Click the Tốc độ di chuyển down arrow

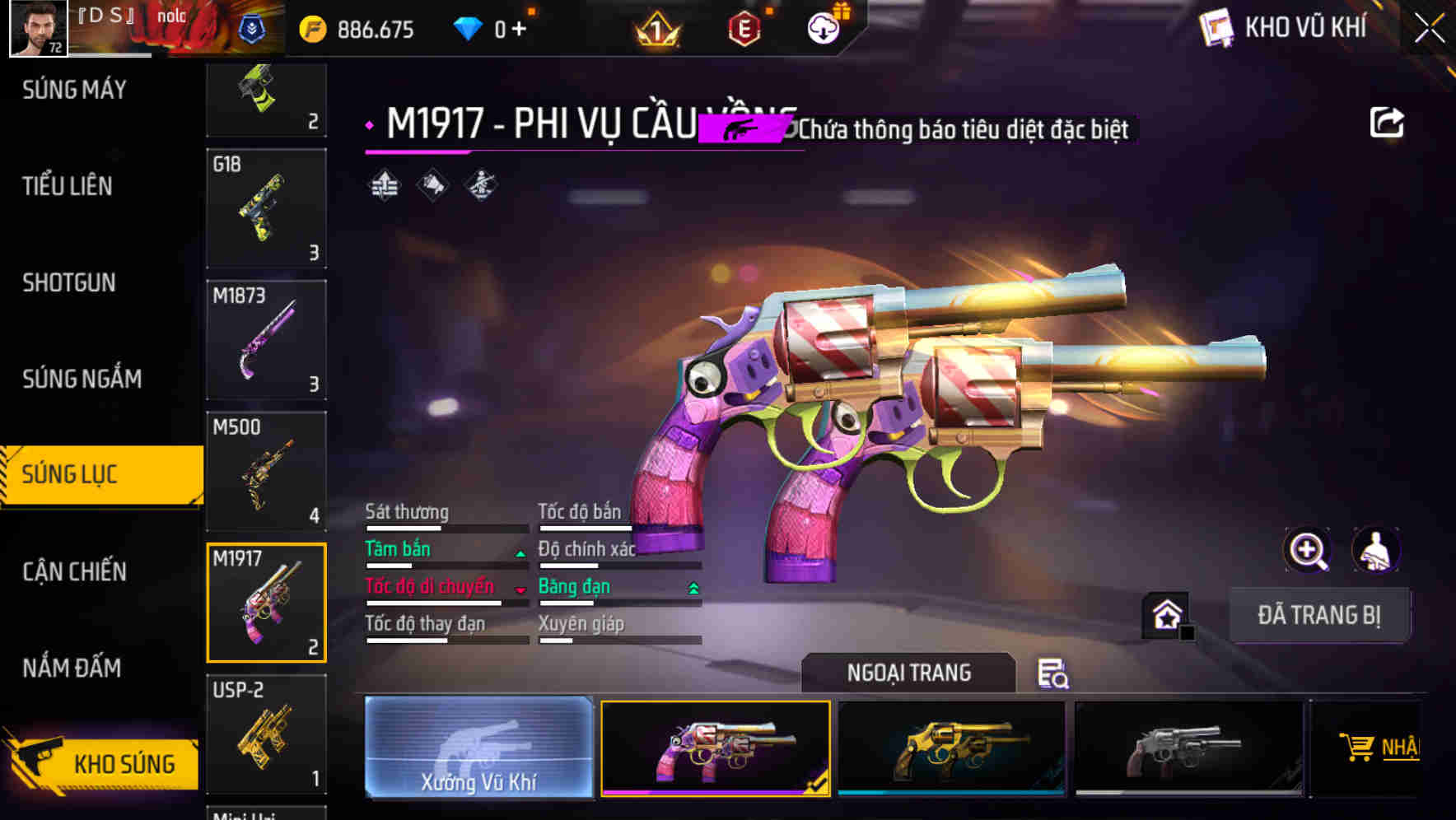click(520, 589)
